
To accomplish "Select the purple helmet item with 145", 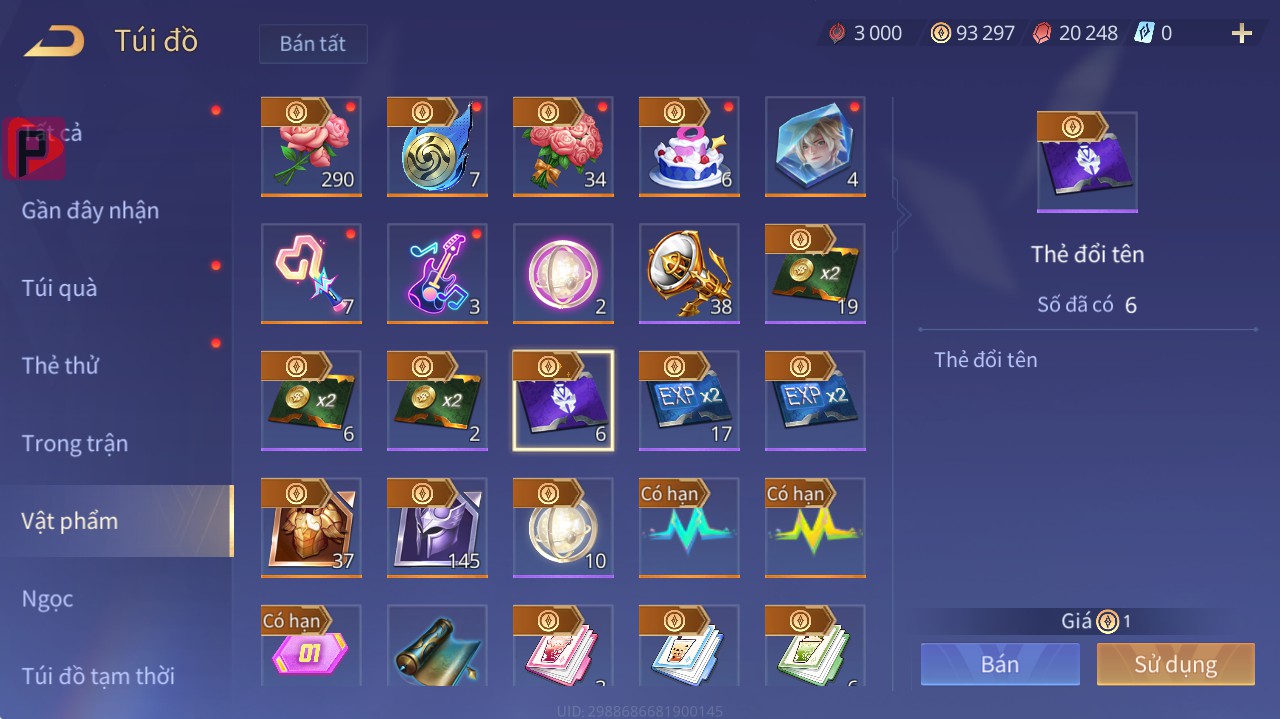I will (437, 527).
